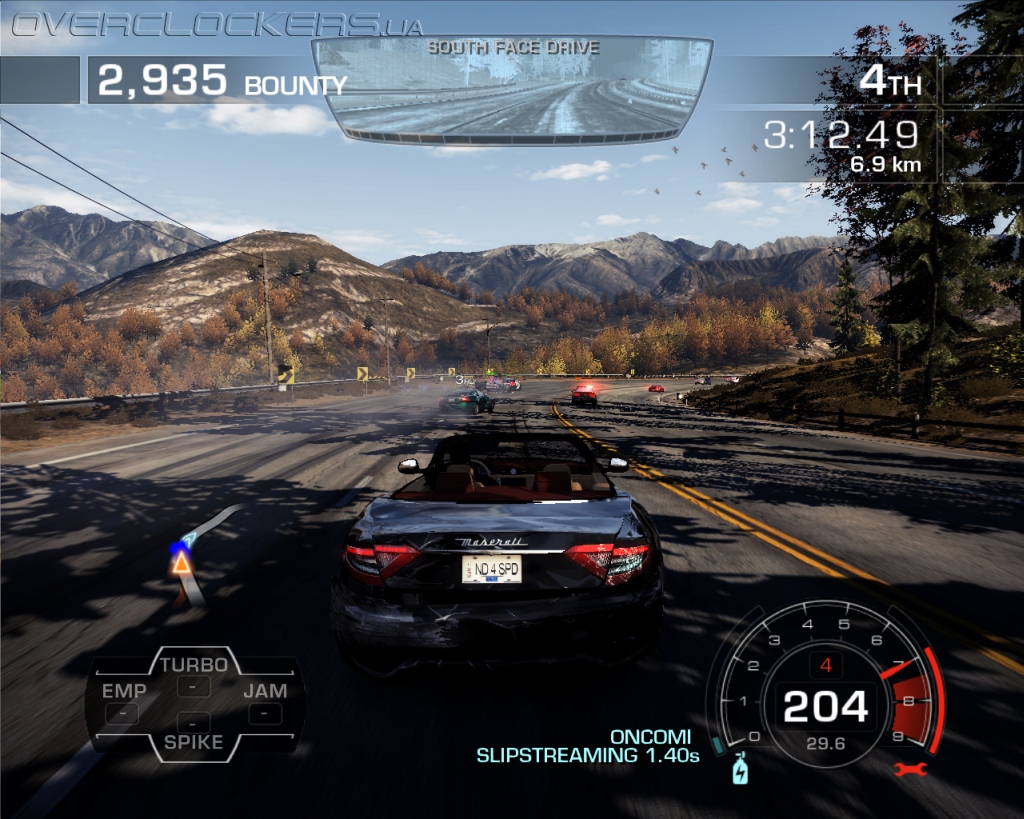This screenshot has height=819, width=1024.
Task: Click the rear-view mirror display
Action: pos(511,90)
